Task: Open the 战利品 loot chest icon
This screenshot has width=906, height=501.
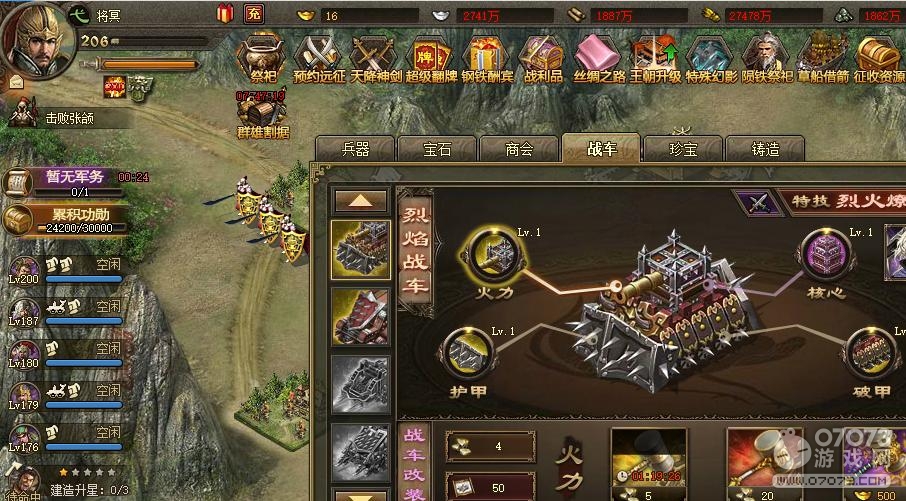Action: [x=543, y=55]
